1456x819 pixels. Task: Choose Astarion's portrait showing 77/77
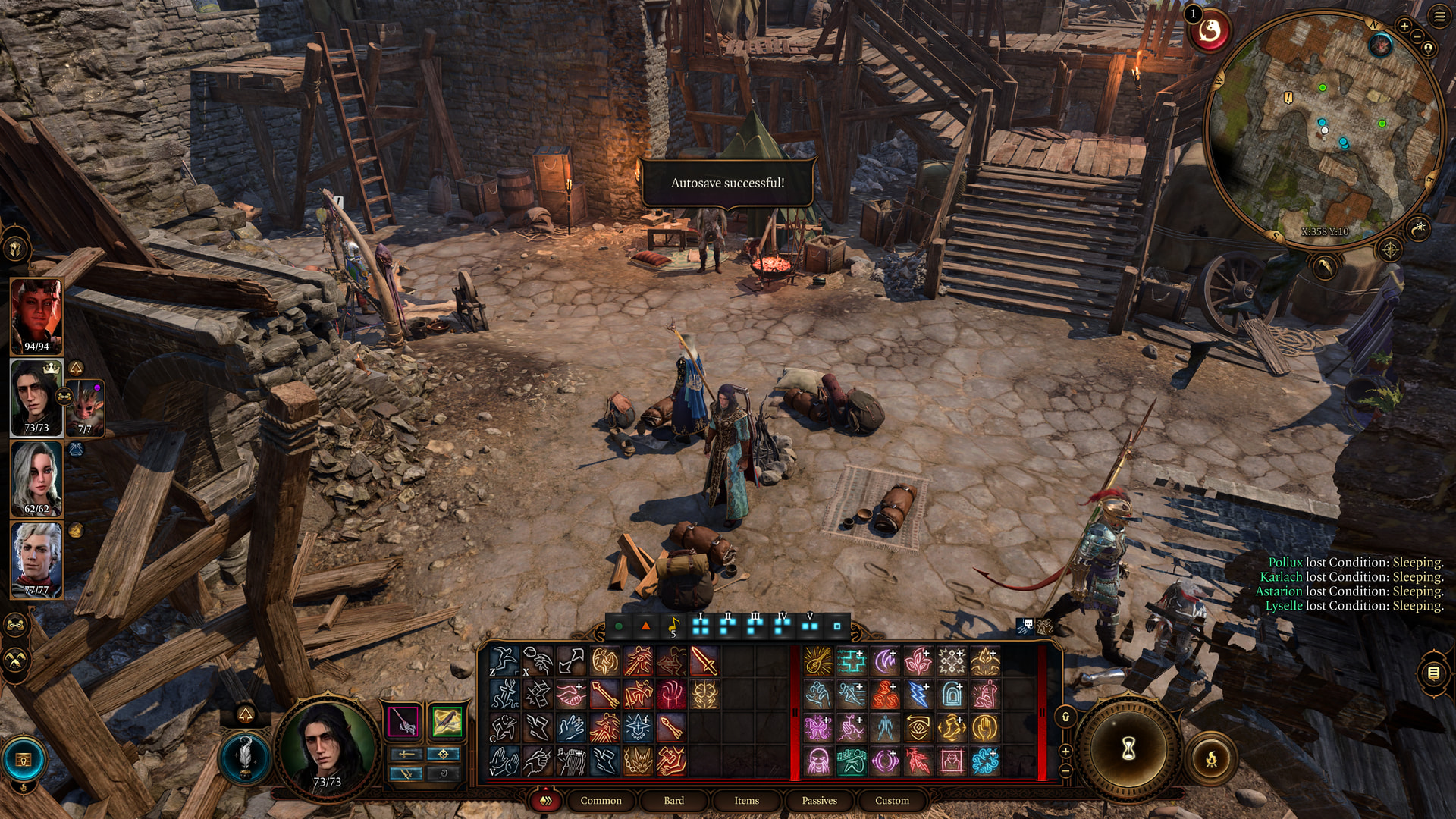36,560
